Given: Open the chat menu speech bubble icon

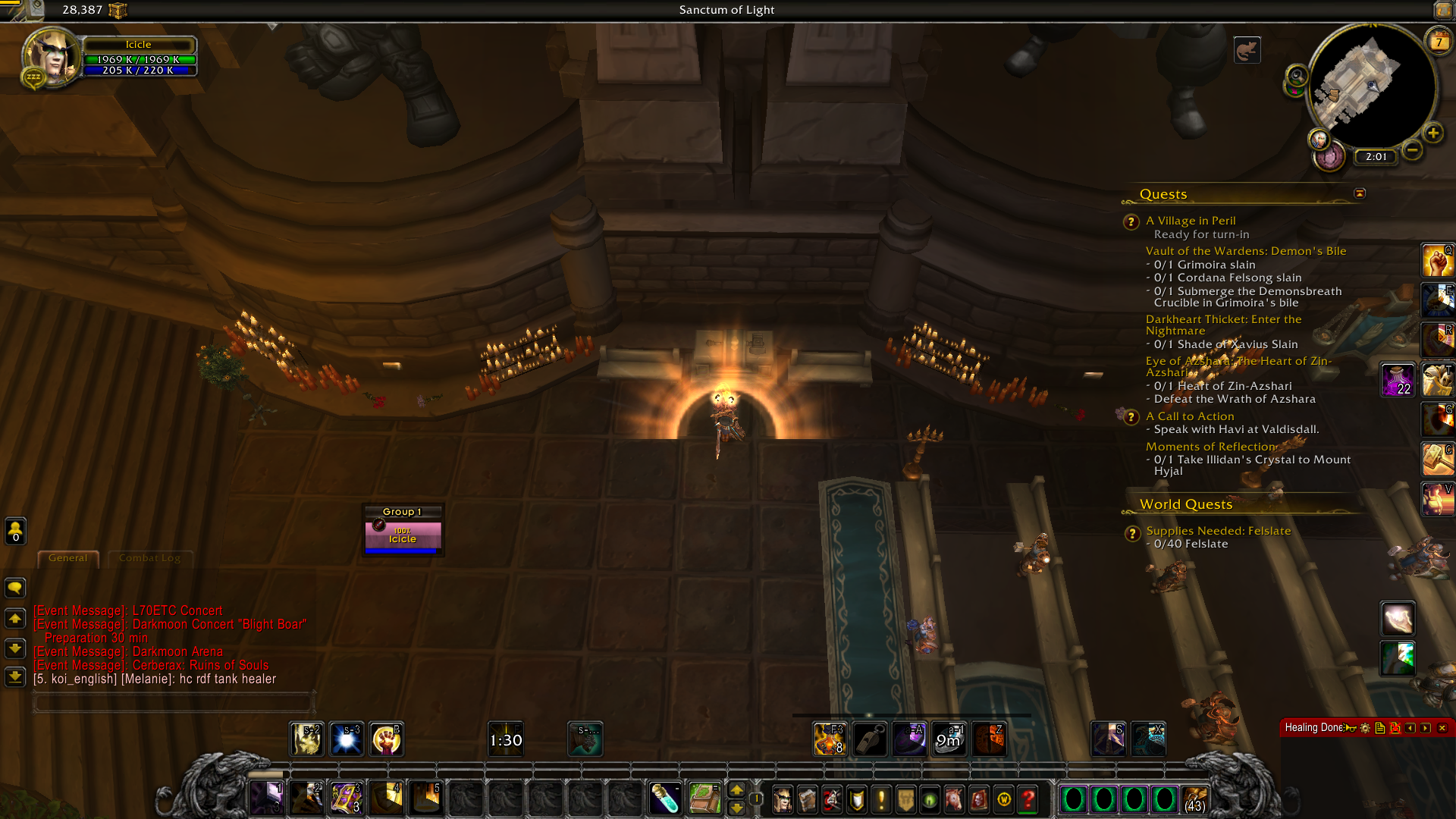Looking at the screenshot, I should pyautogui.click(x=14, y=588).
